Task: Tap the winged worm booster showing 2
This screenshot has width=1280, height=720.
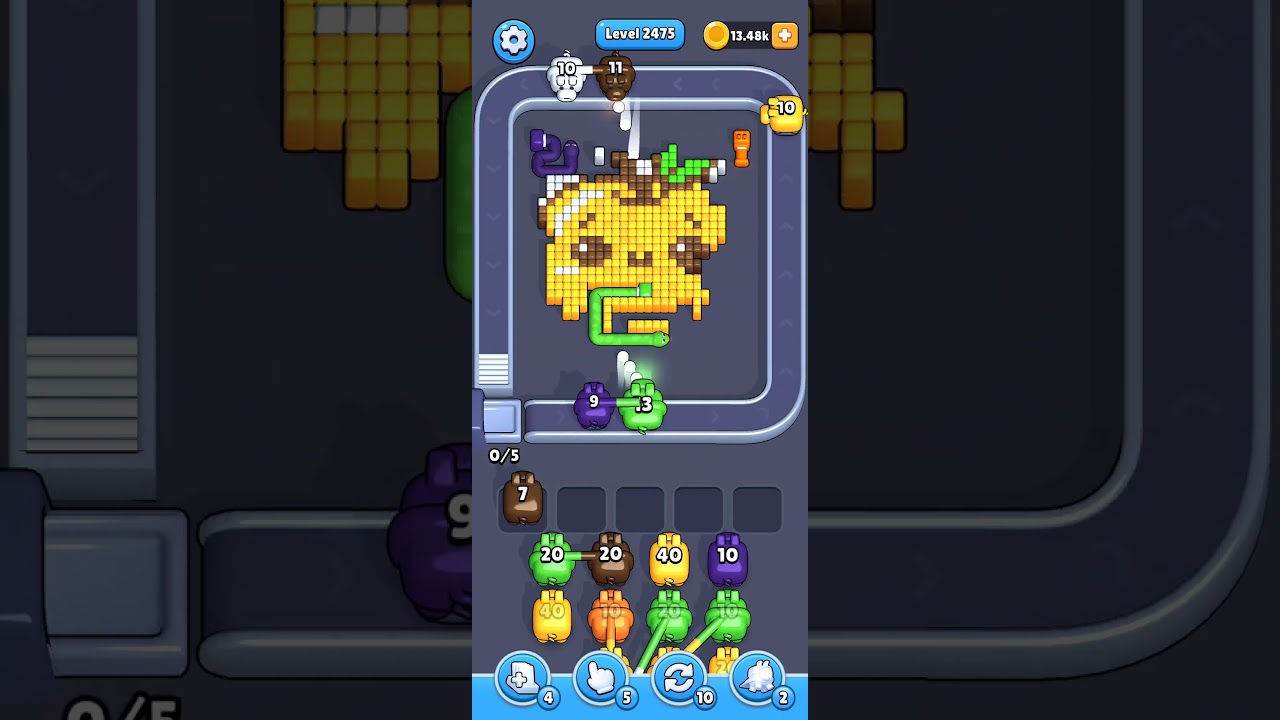Action: click(x=757, y=679)
